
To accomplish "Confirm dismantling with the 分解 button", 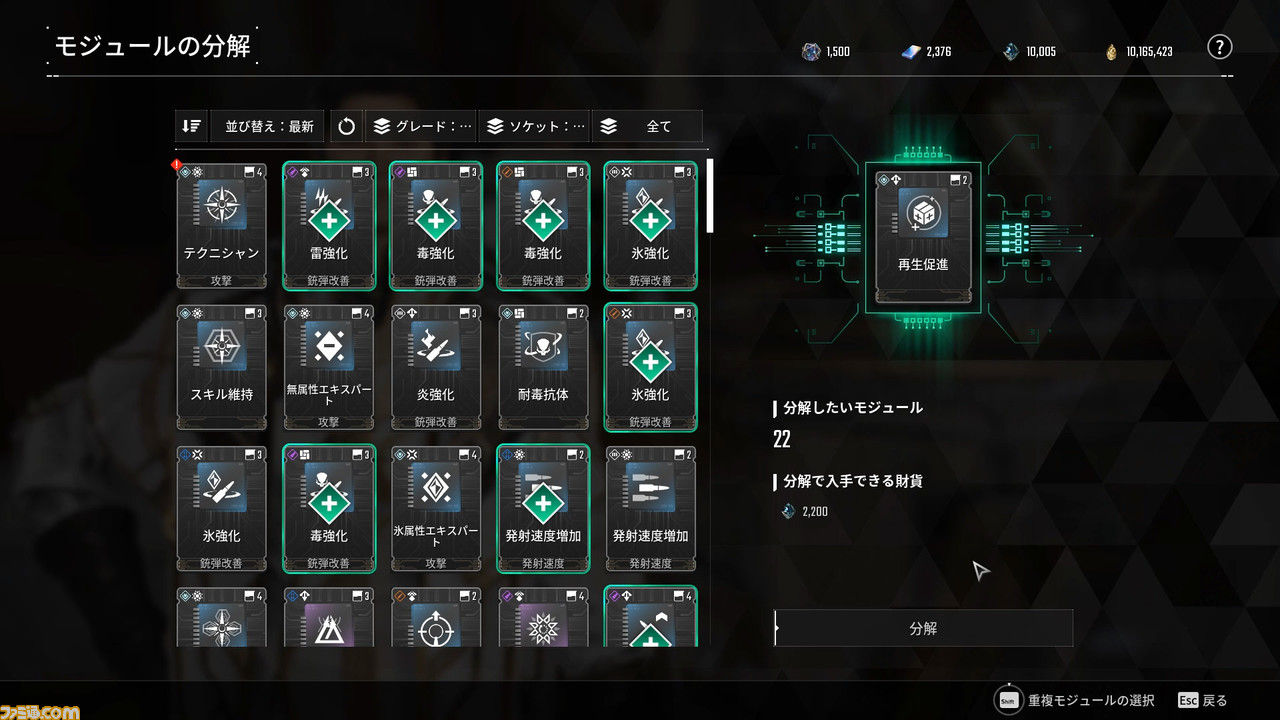I will 923,629.
